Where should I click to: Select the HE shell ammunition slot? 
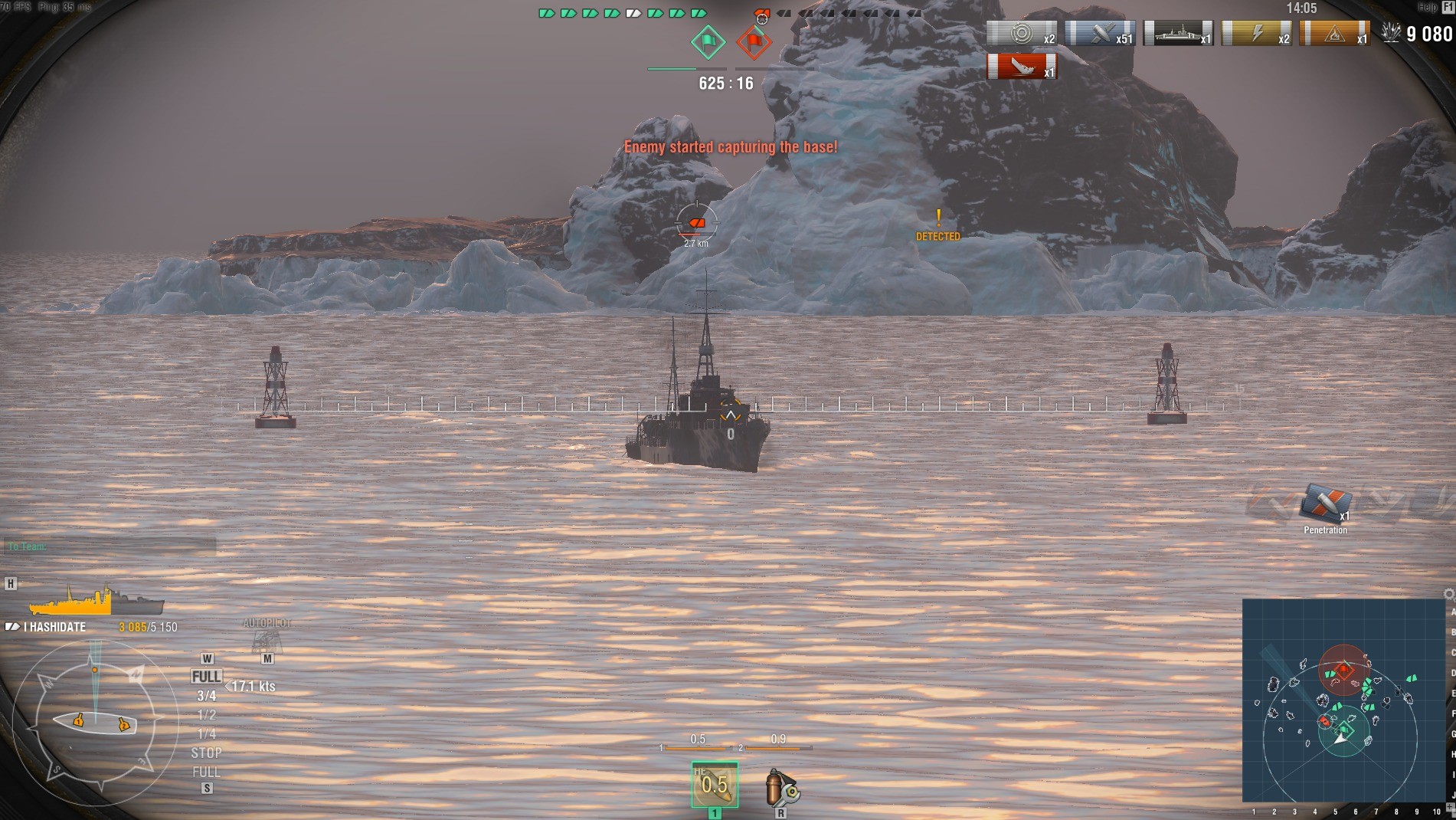pyautogui.click(x=715, y=784)
